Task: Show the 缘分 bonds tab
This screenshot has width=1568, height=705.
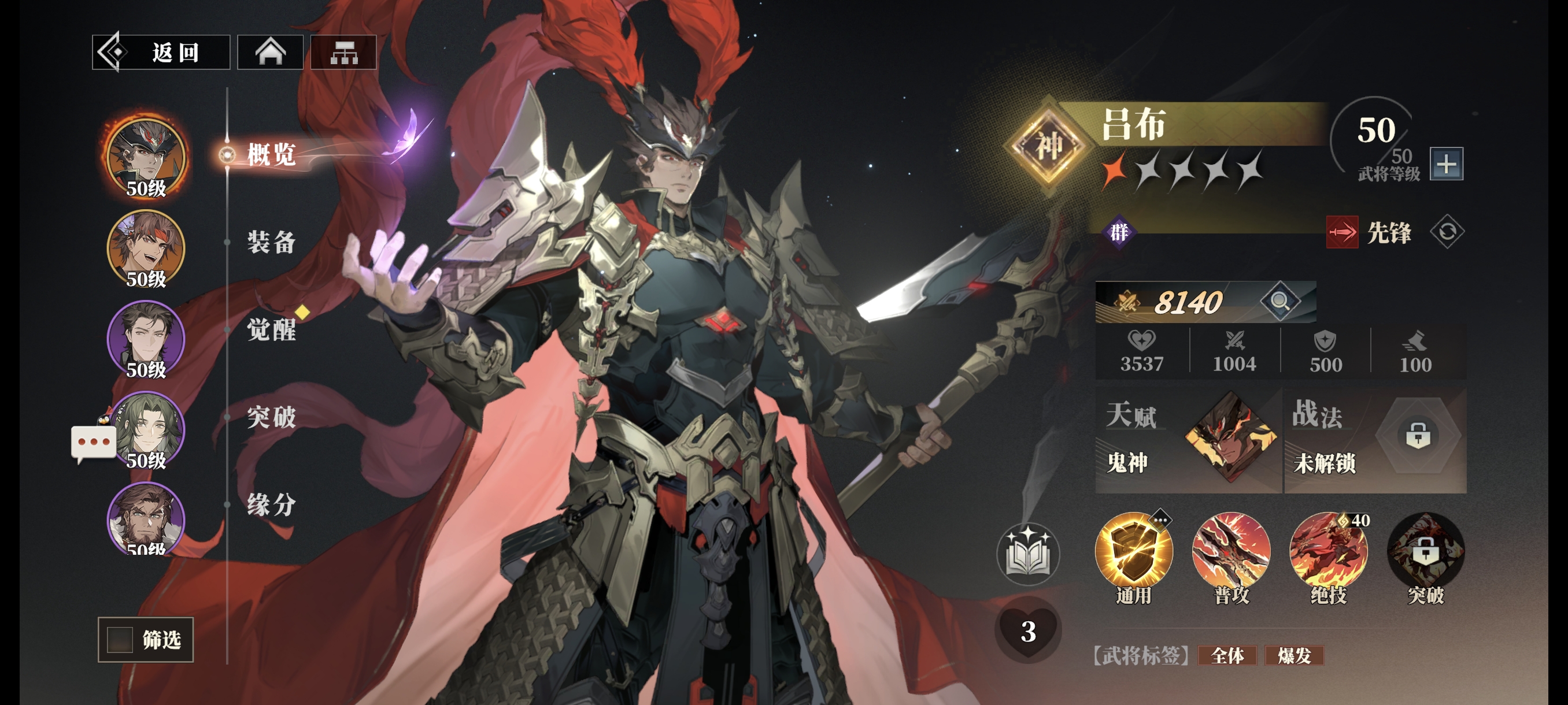Action: pyautogui.click(x=271, y=505)
